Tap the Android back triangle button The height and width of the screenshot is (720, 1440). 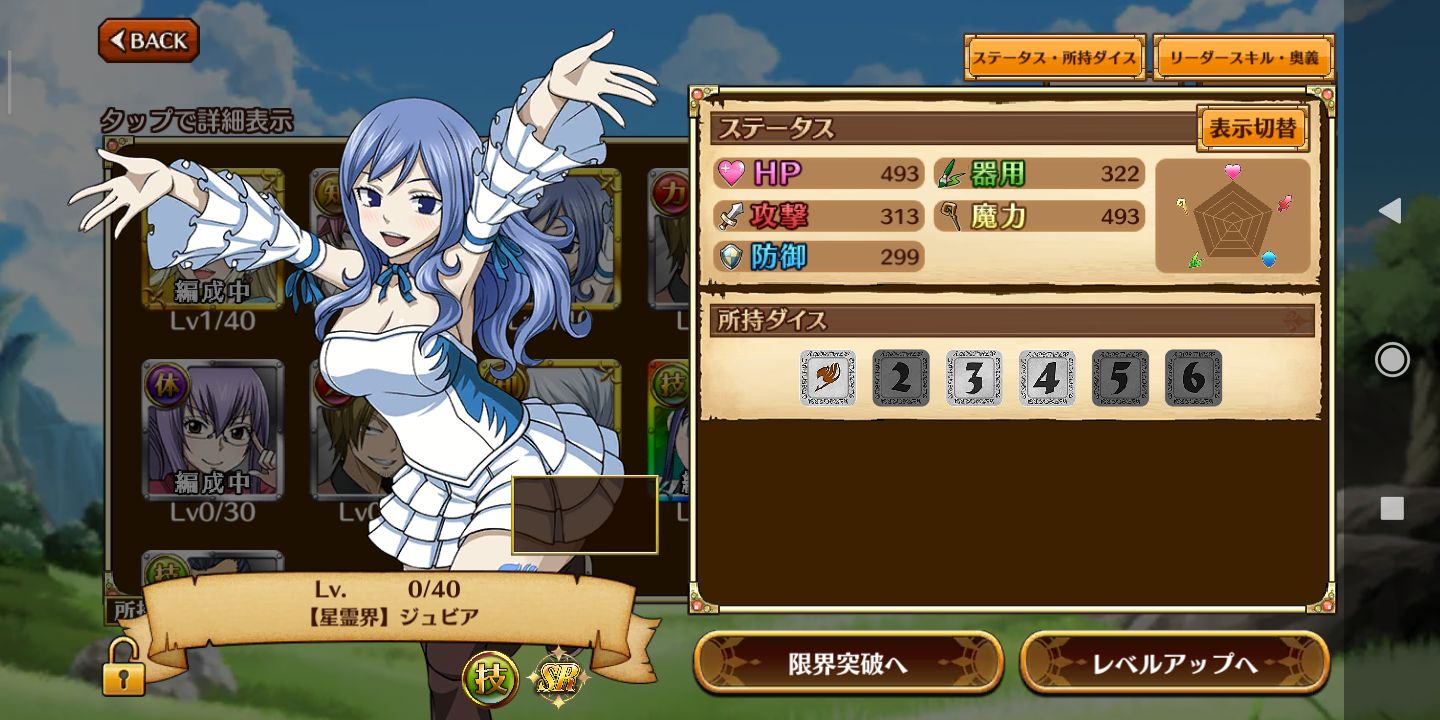click(x=1390, y=210)
